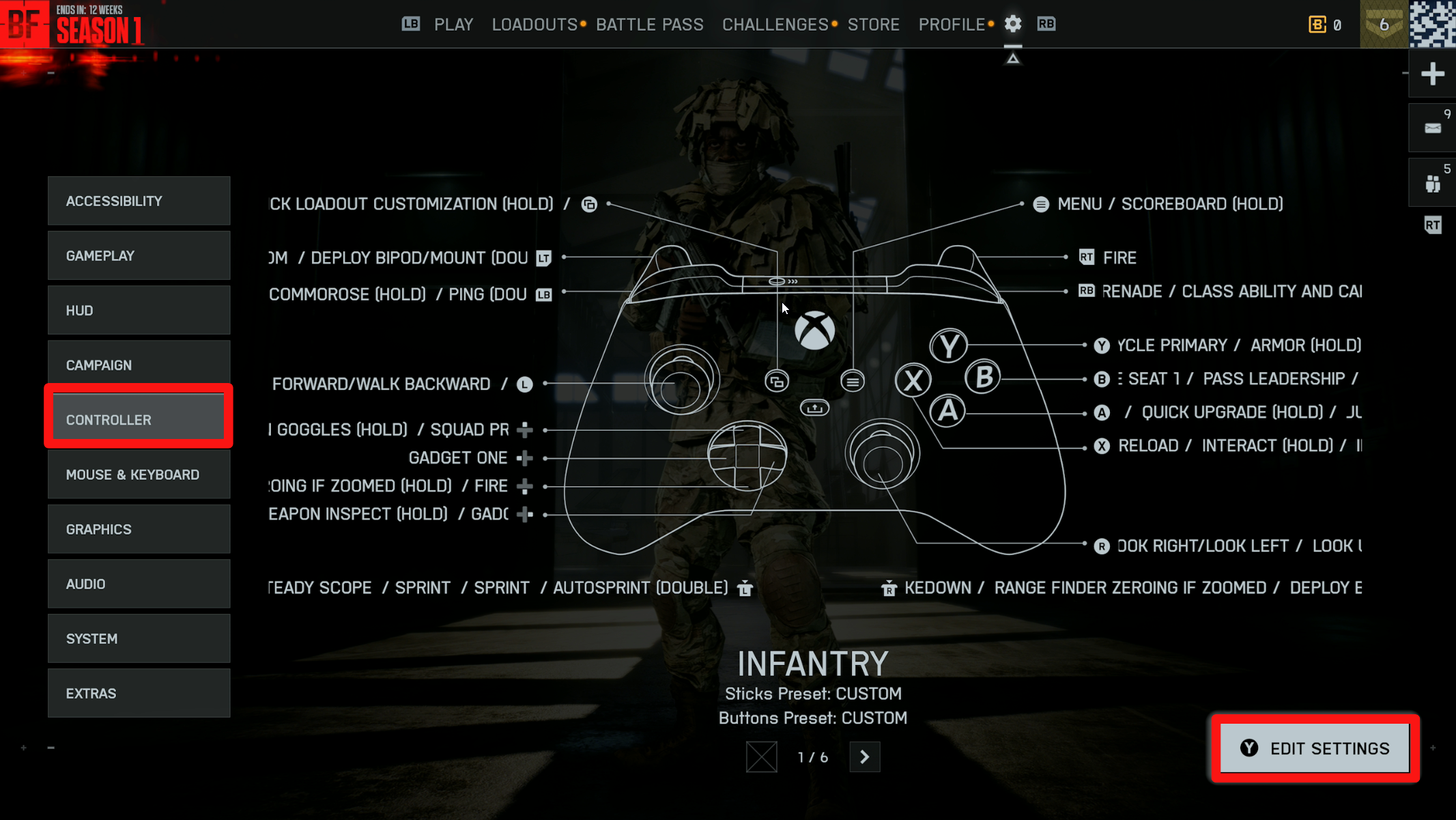Click the LB shoulder button icon beside PLAY

[410, 24]
